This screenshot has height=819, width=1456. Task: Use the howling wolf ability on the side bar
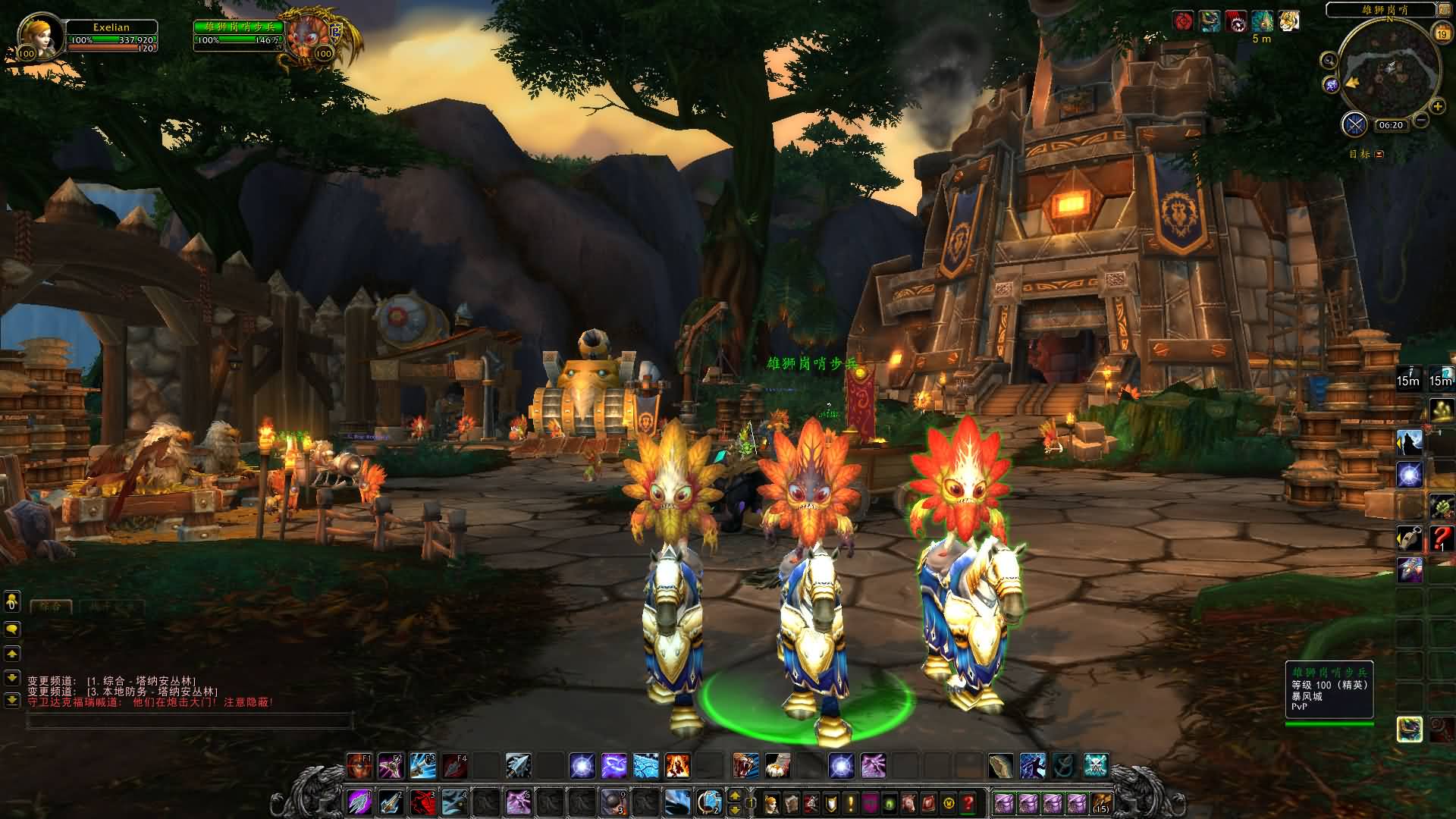point(1409,442)
